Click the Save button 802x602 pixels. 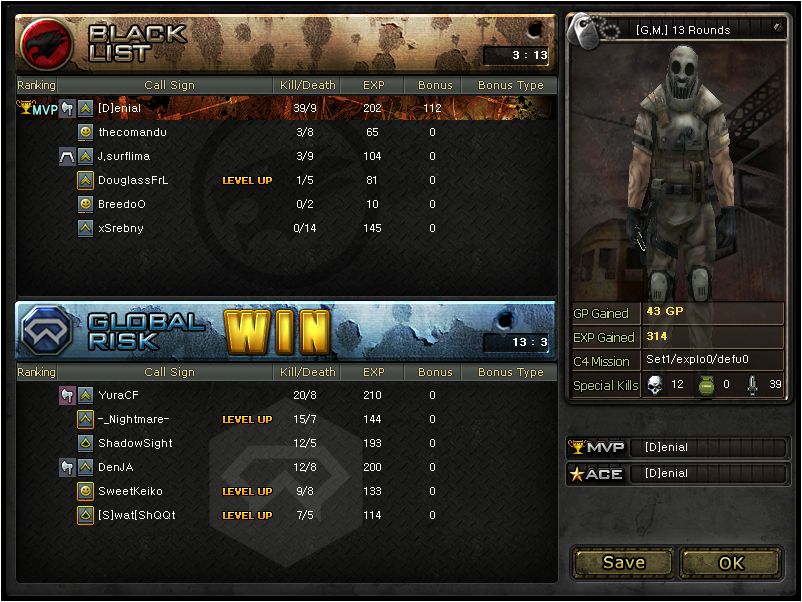click(623, 562)
